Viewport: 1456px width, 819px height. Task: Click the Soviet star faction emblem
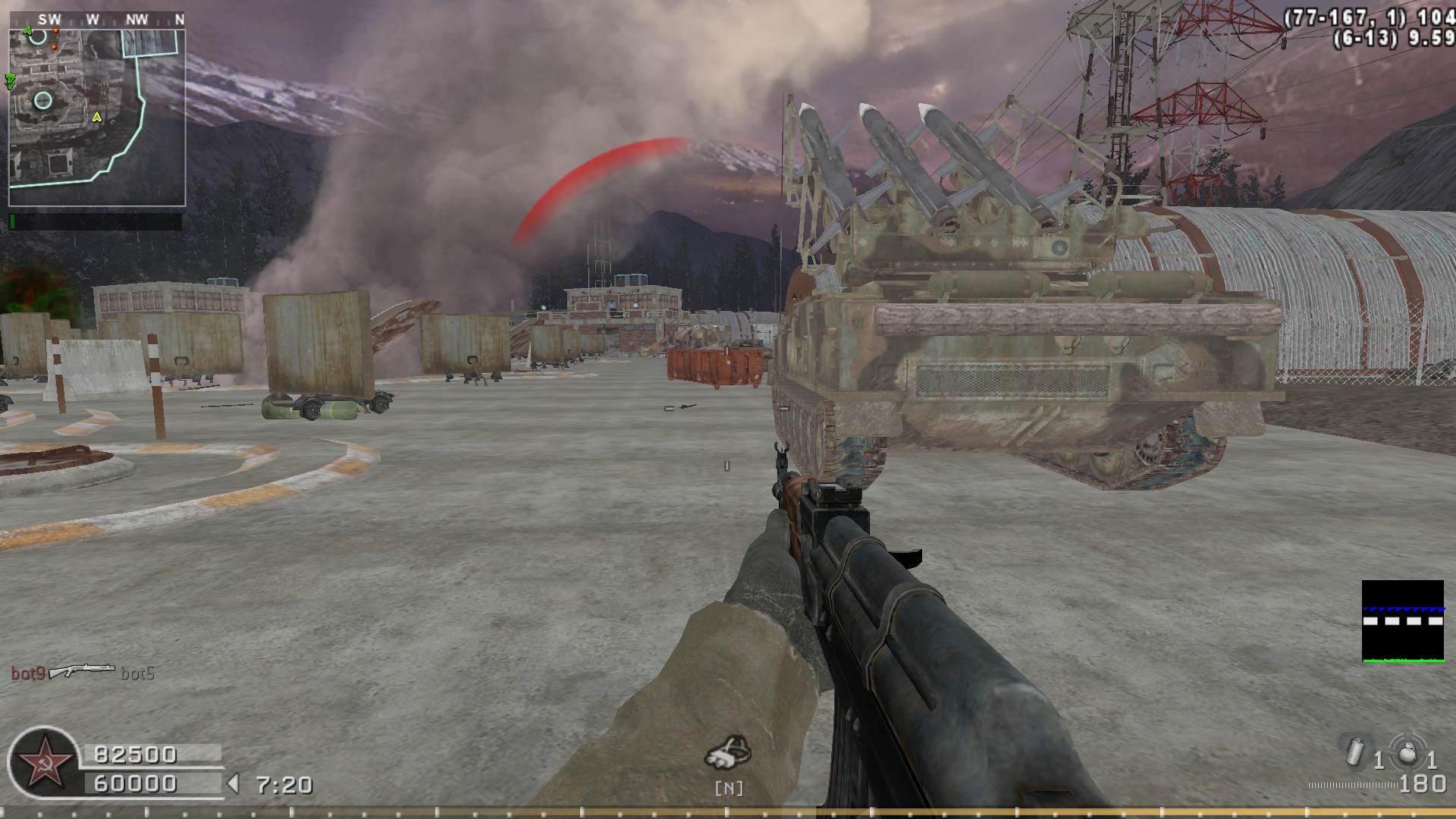41,761
